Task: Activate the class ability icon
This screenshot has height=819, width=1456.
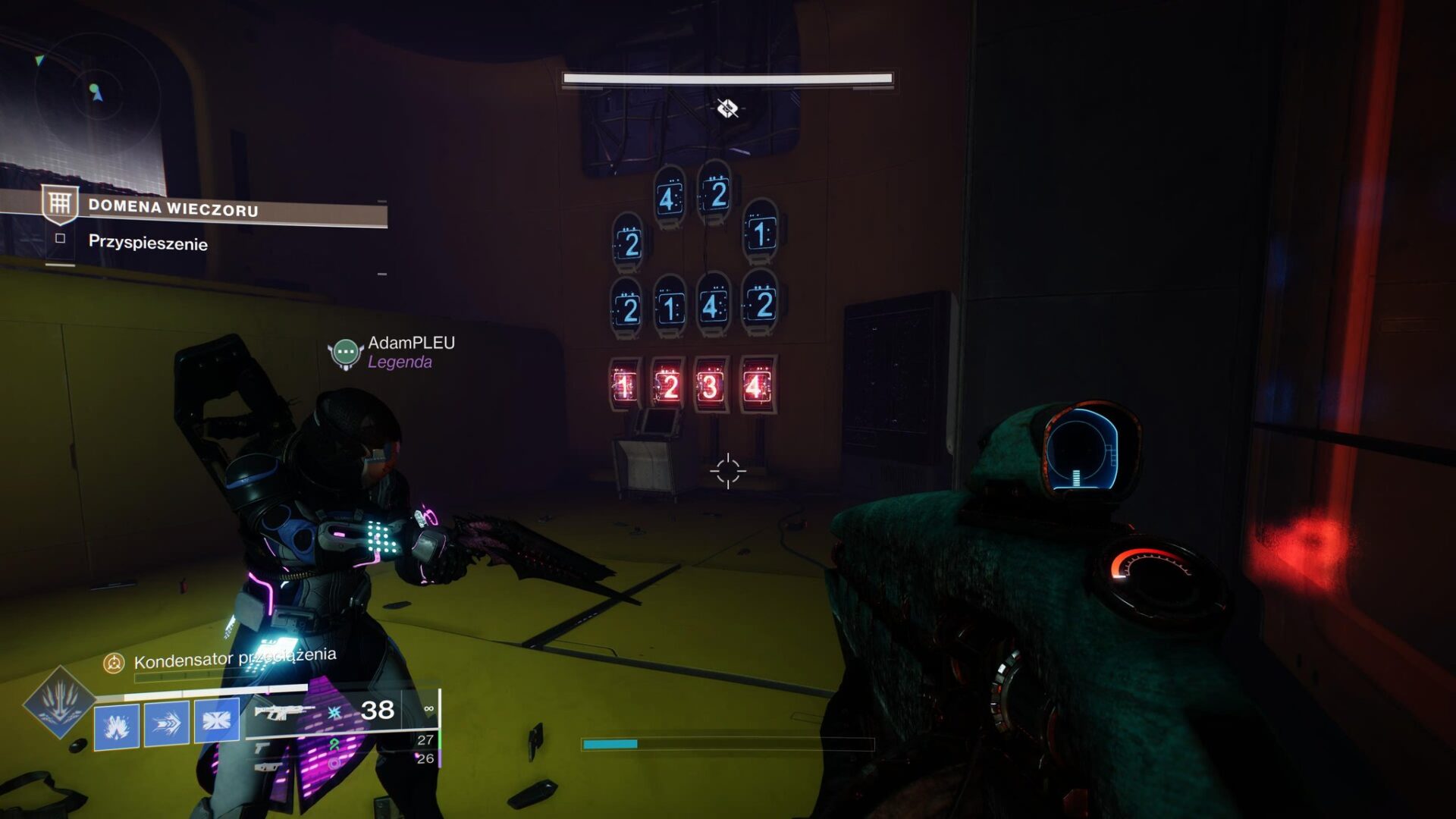Action: (217, 720)
